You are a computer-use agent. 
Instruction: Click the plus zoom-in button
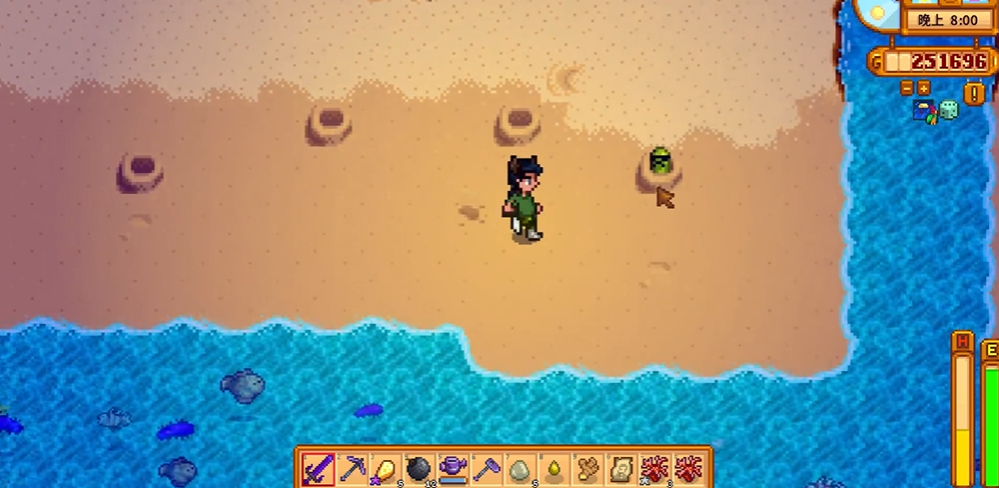tap(923, 88)
